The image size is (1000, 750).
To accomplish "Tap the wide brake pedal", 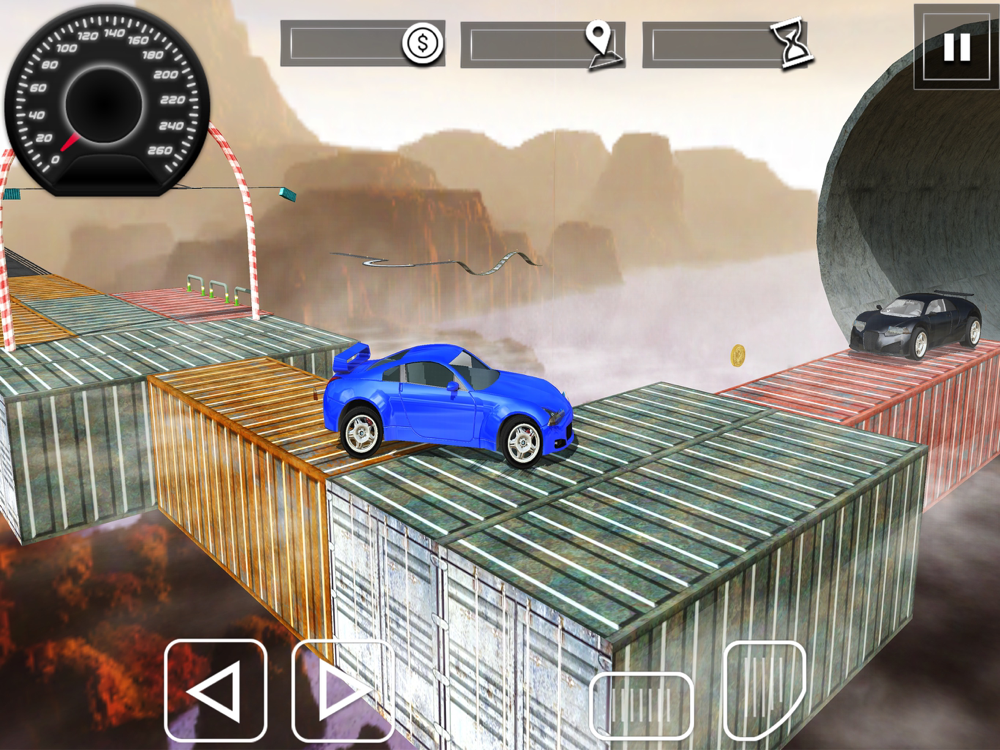I will 641,706.
